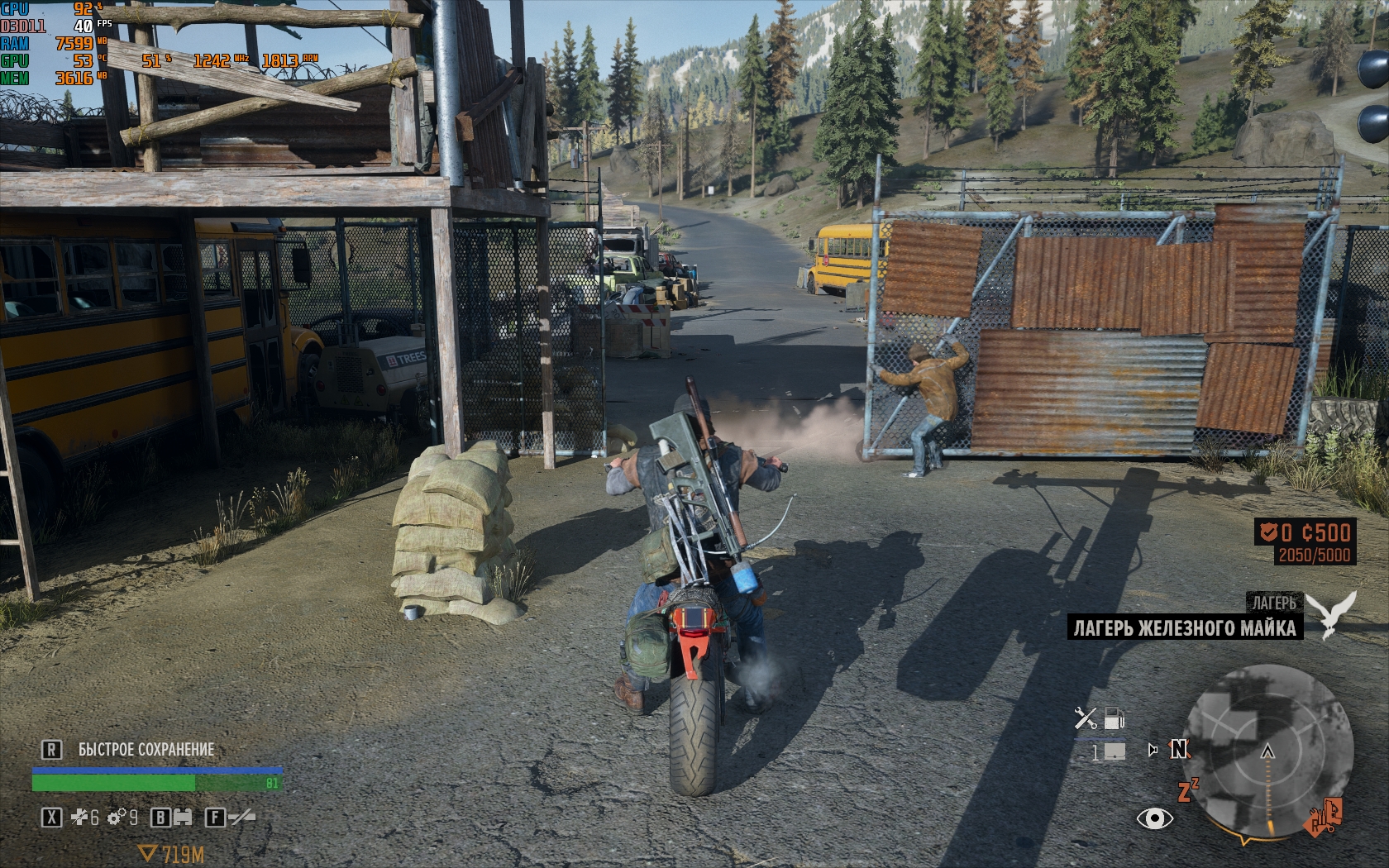The width and height of the screenshot is (1389, 868).
Task: Click the north N compass marker
Action: [x=1179, y=749]
